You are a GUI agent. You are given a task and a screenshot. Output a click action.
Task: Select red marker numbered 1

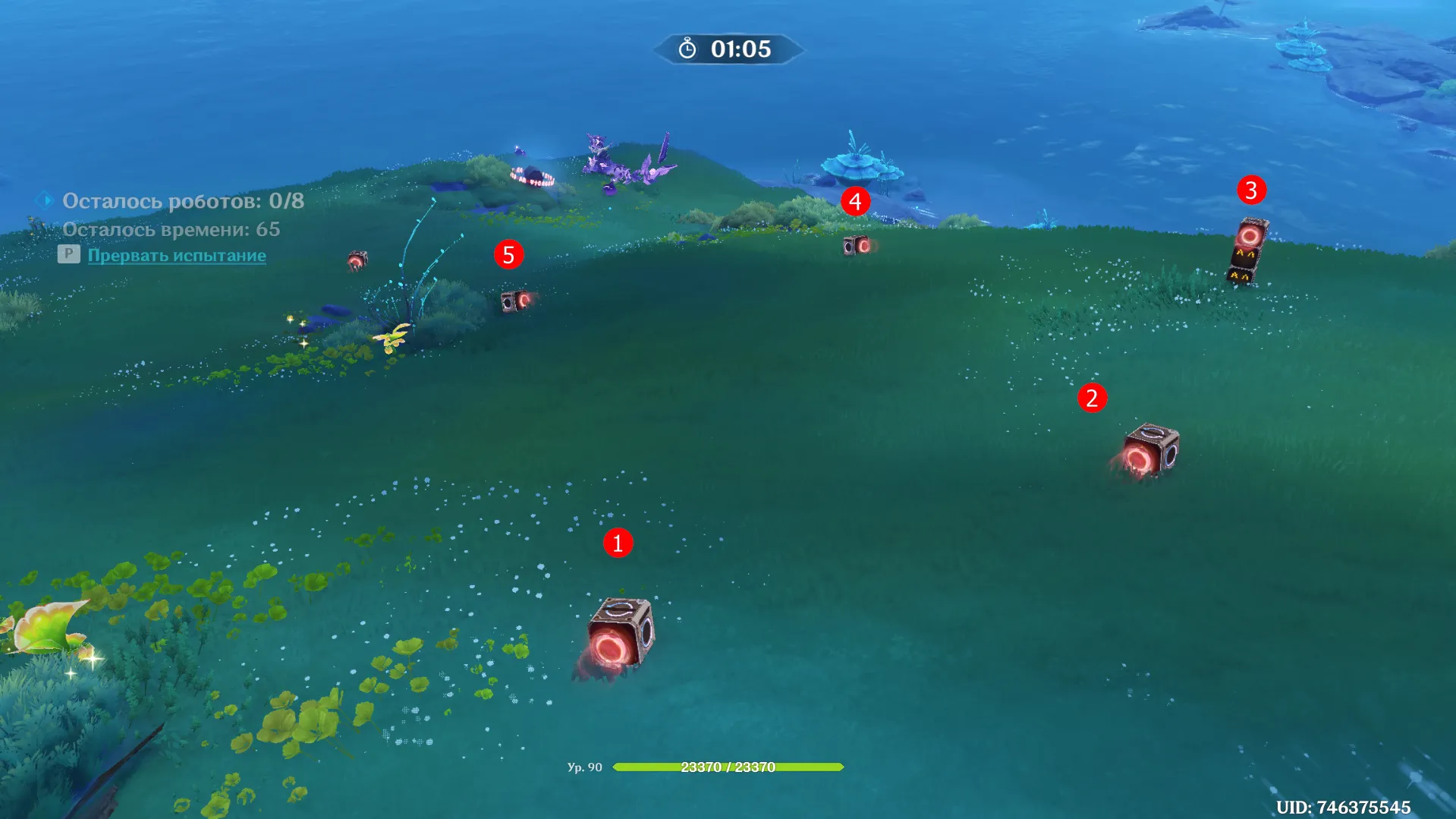(618, 542)
